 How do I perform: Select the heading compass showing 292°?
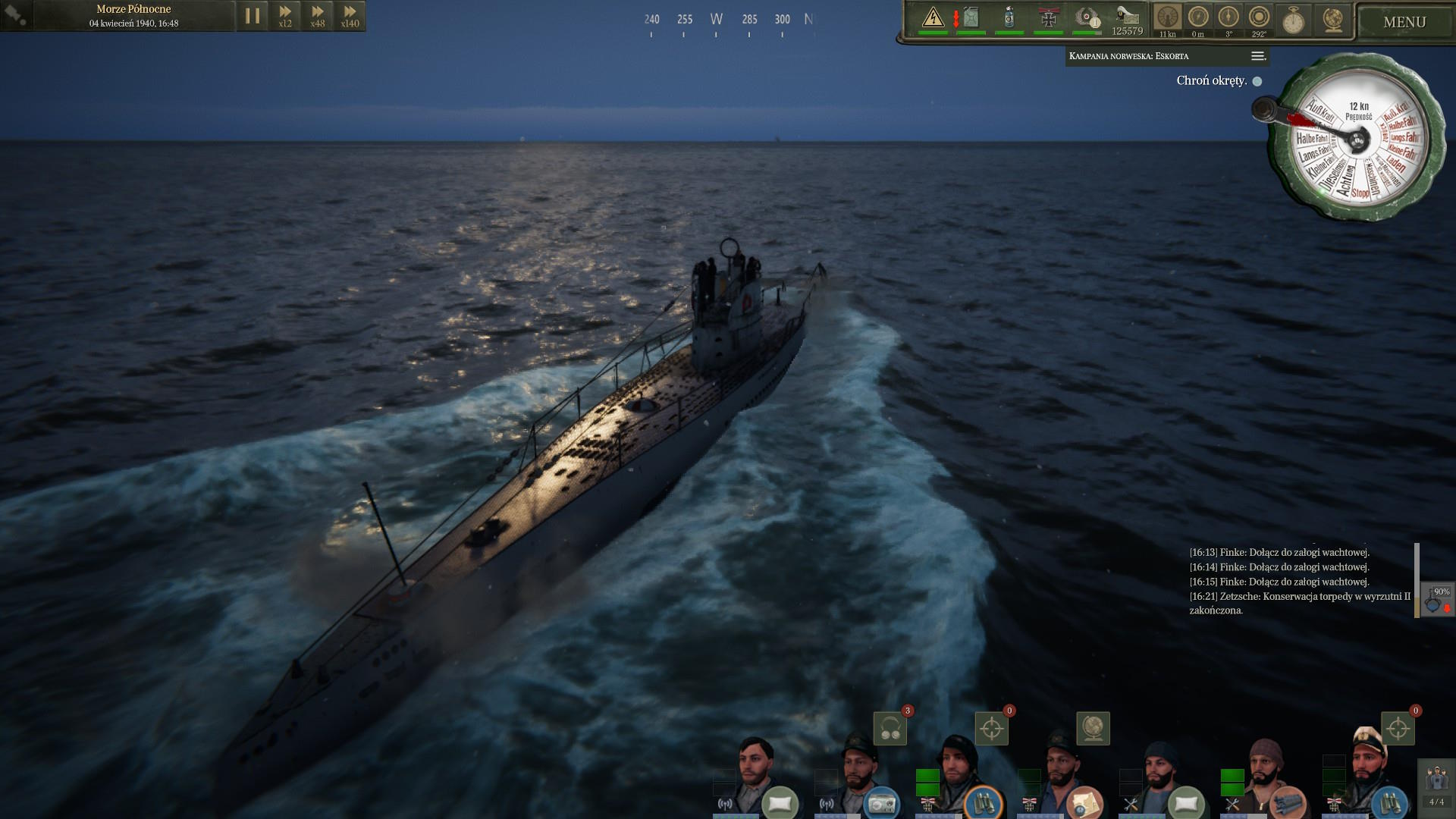pyautogui.click(x=1259, y=18)
